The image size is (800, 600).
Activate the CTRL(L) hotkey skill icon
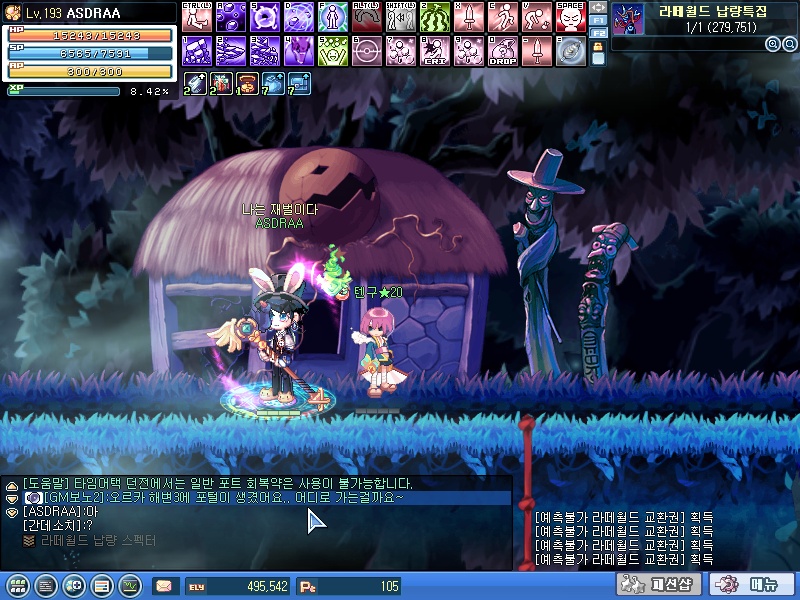(195, 17)
